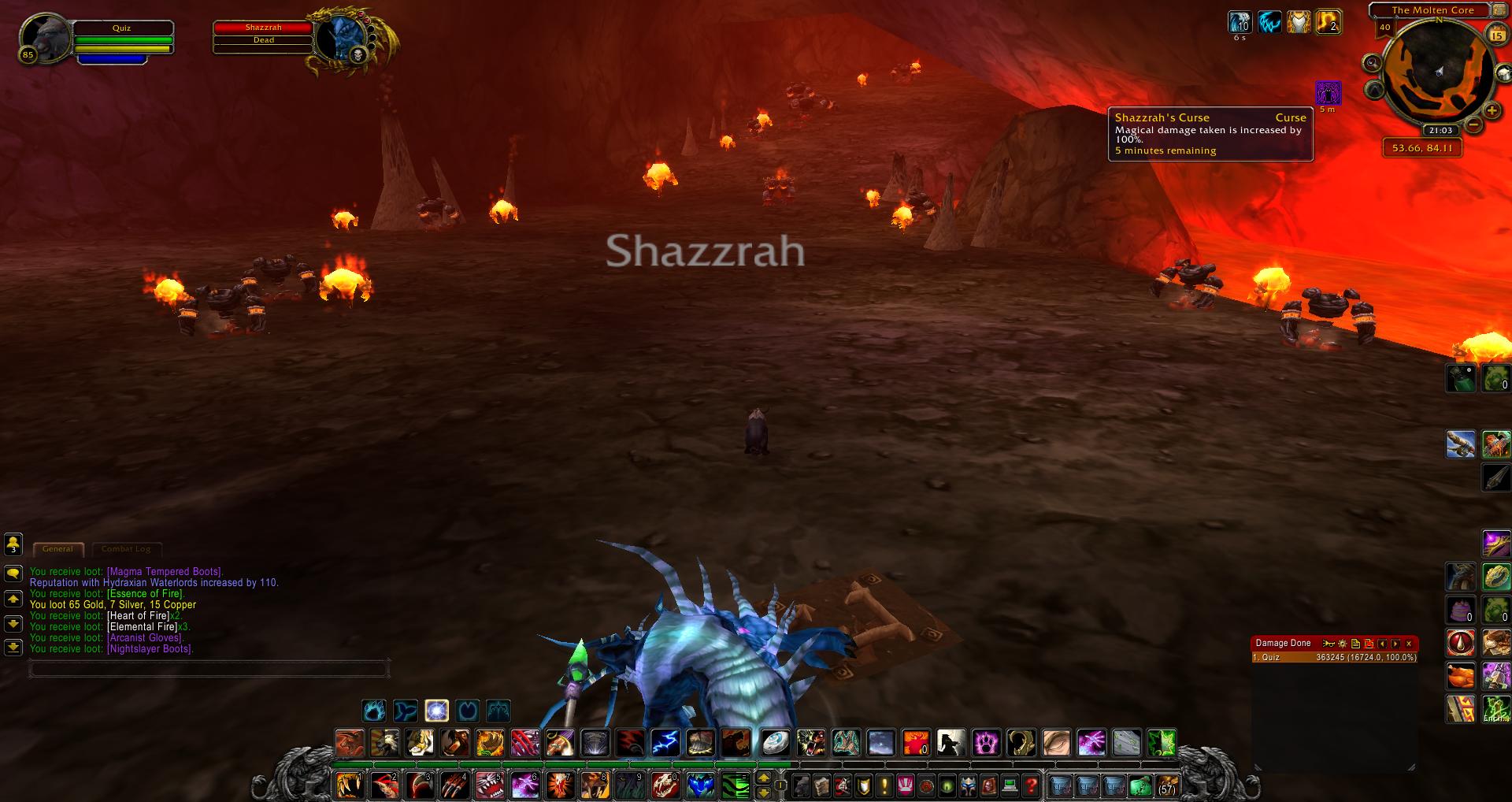Close the Damage Done meter window

click(1409, 644)
